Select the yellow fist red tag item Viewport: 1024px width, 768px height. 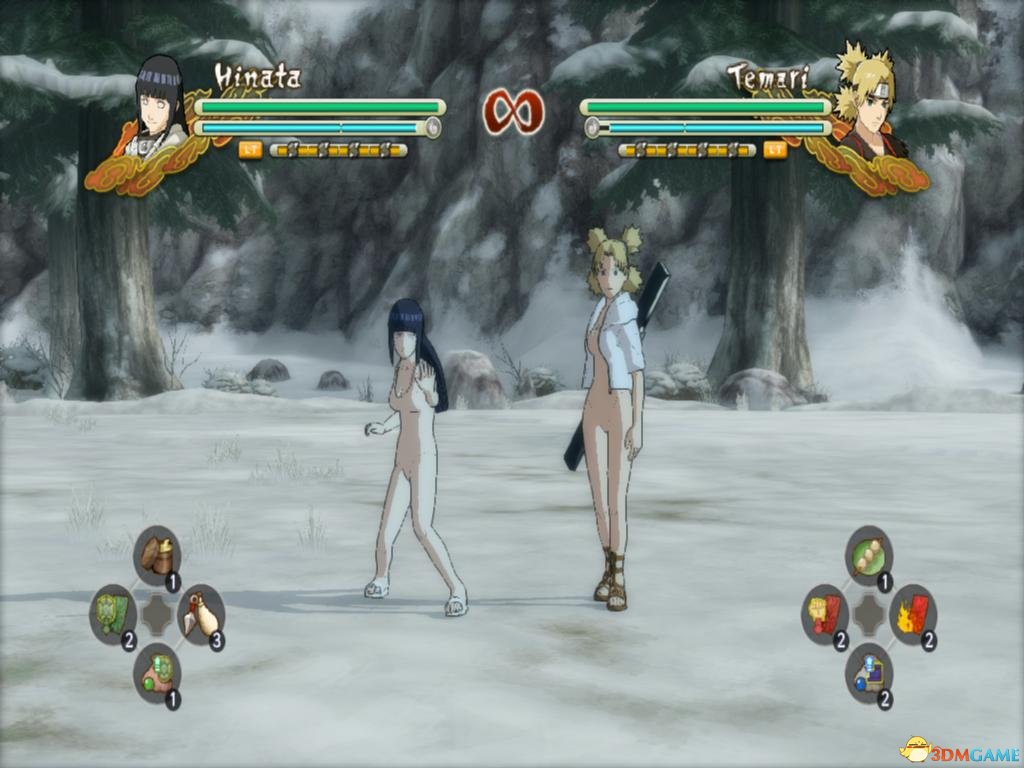(x=825, y=613)
